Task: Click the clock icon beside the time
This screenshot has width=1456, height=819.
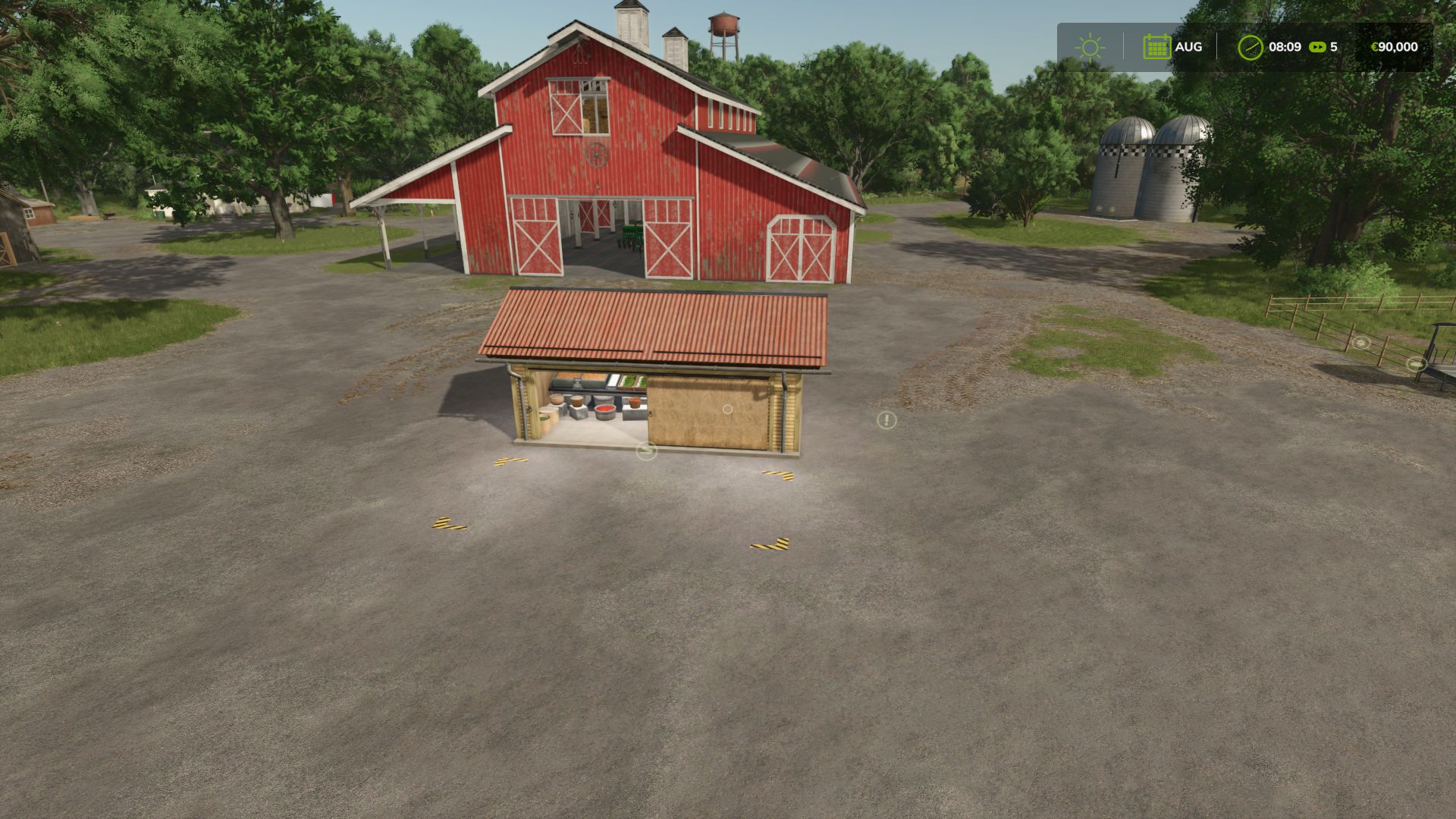Action: 1250,47
